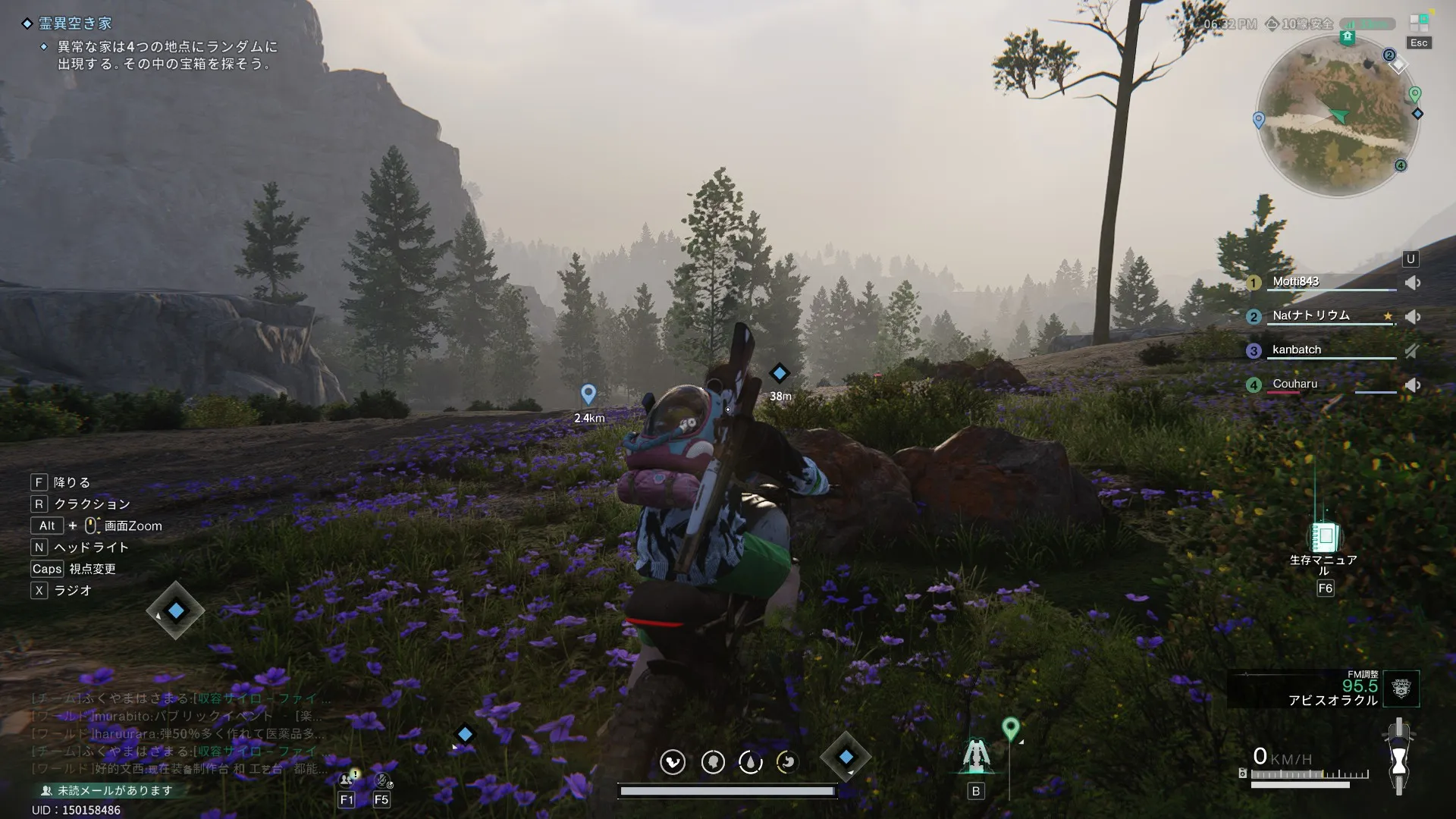
Task: Select teammate Motti843 in the team list
Action: pos(1295,282)
